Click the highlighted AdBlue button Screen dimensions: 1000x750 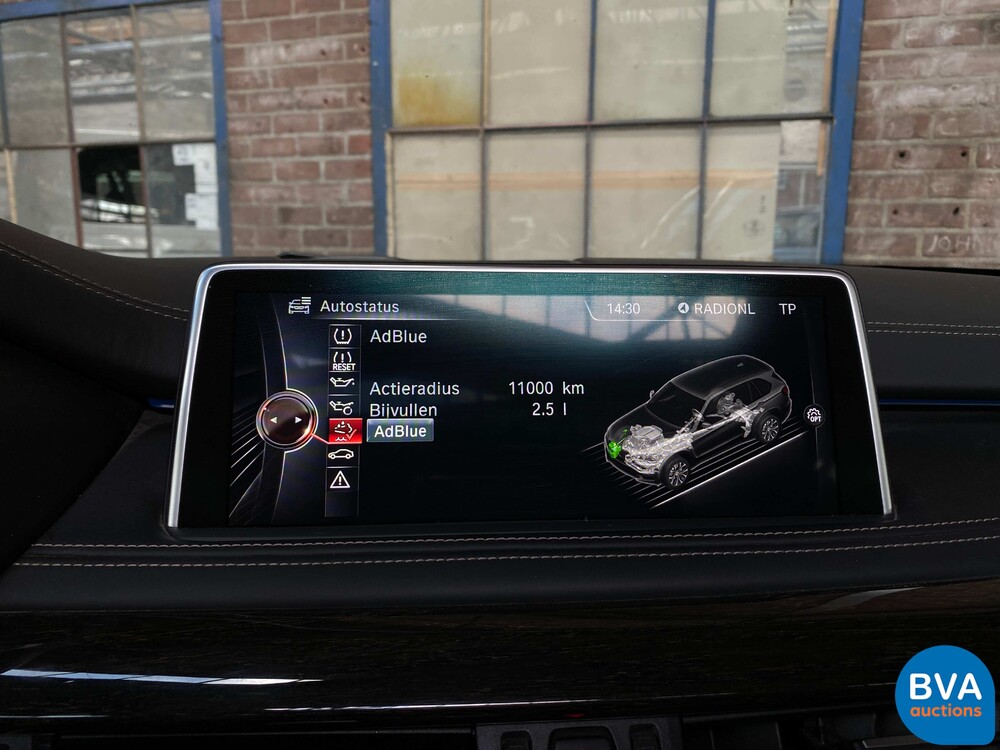click(400, 431)
